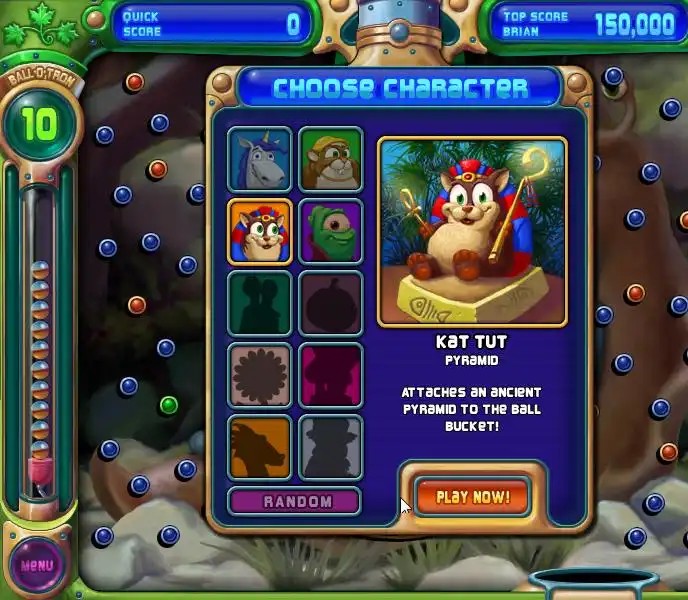Viewport: 688px width, 600px height.
Task: Start the game with Play Now
Action: click(472, 497)
